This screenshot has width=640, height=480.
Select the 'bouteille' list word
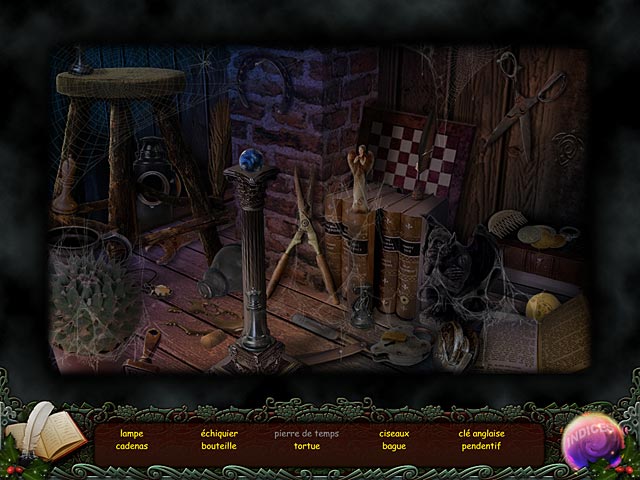pyautogui.click(x=218, y=446)
